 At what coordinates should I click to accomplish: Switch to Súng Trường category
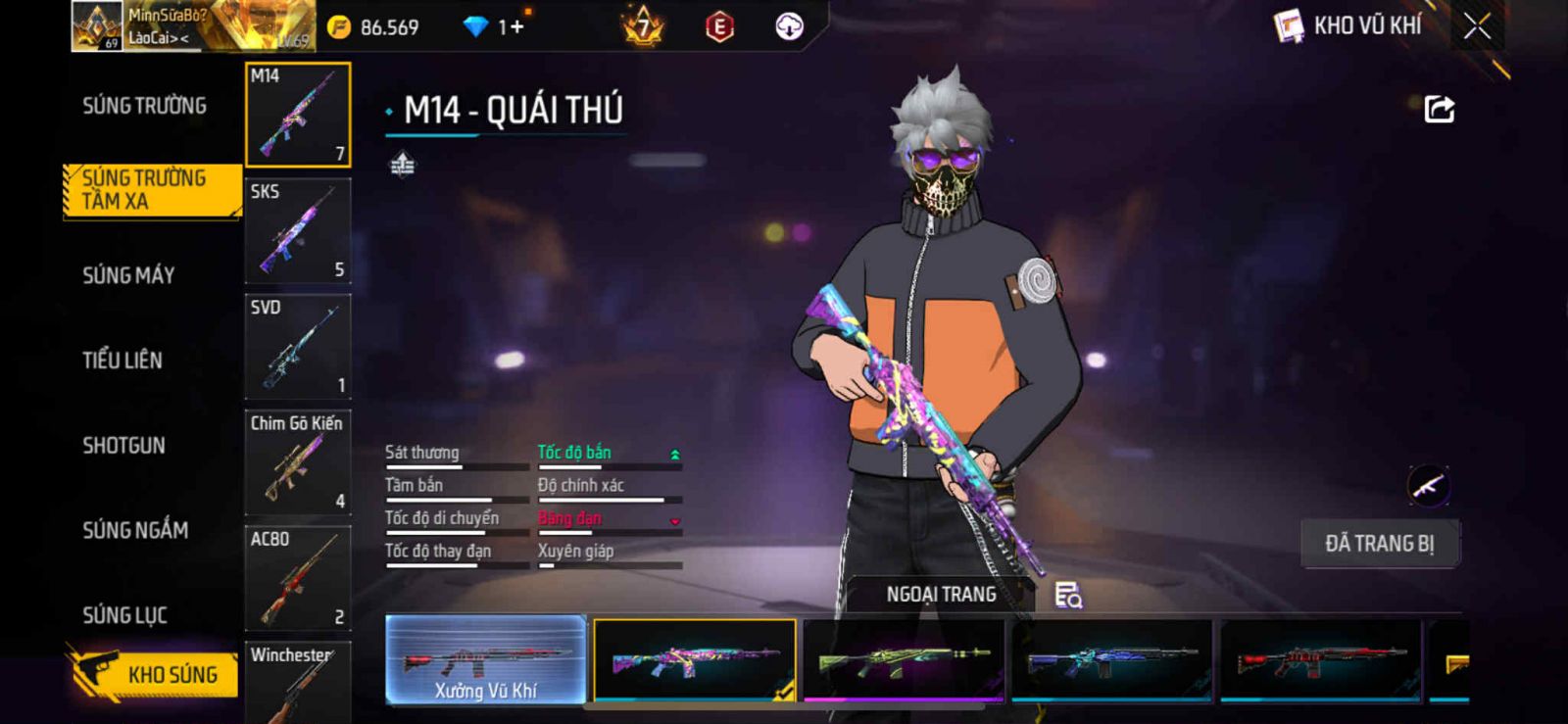144,106
